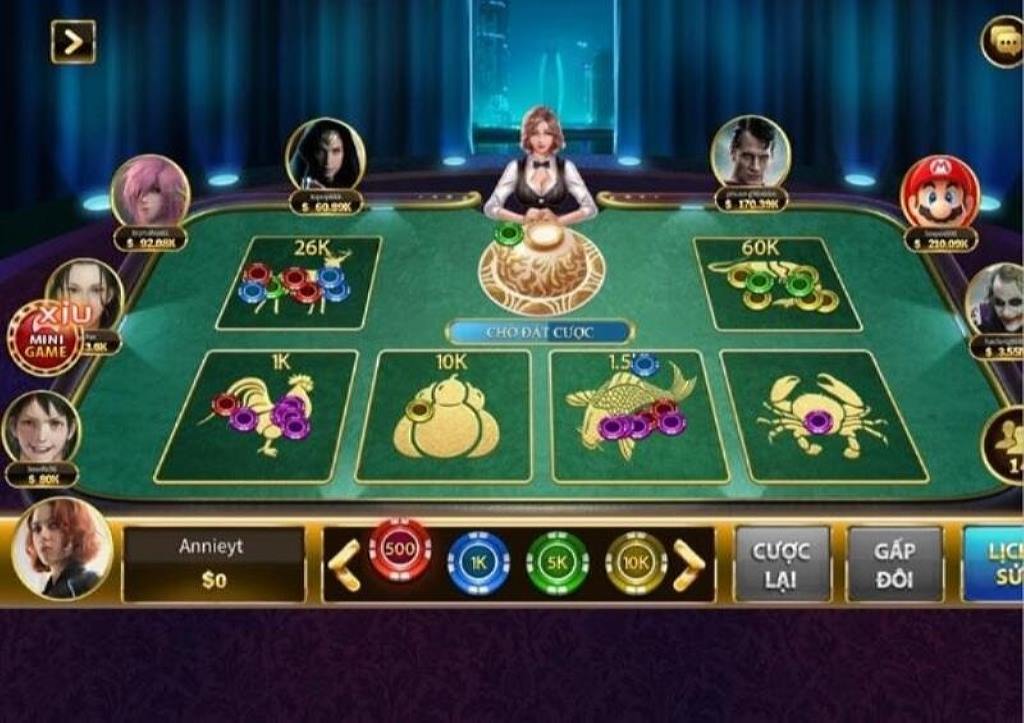Choose the gourd betting tile
1024x723 pixels.
pos(445,416)
